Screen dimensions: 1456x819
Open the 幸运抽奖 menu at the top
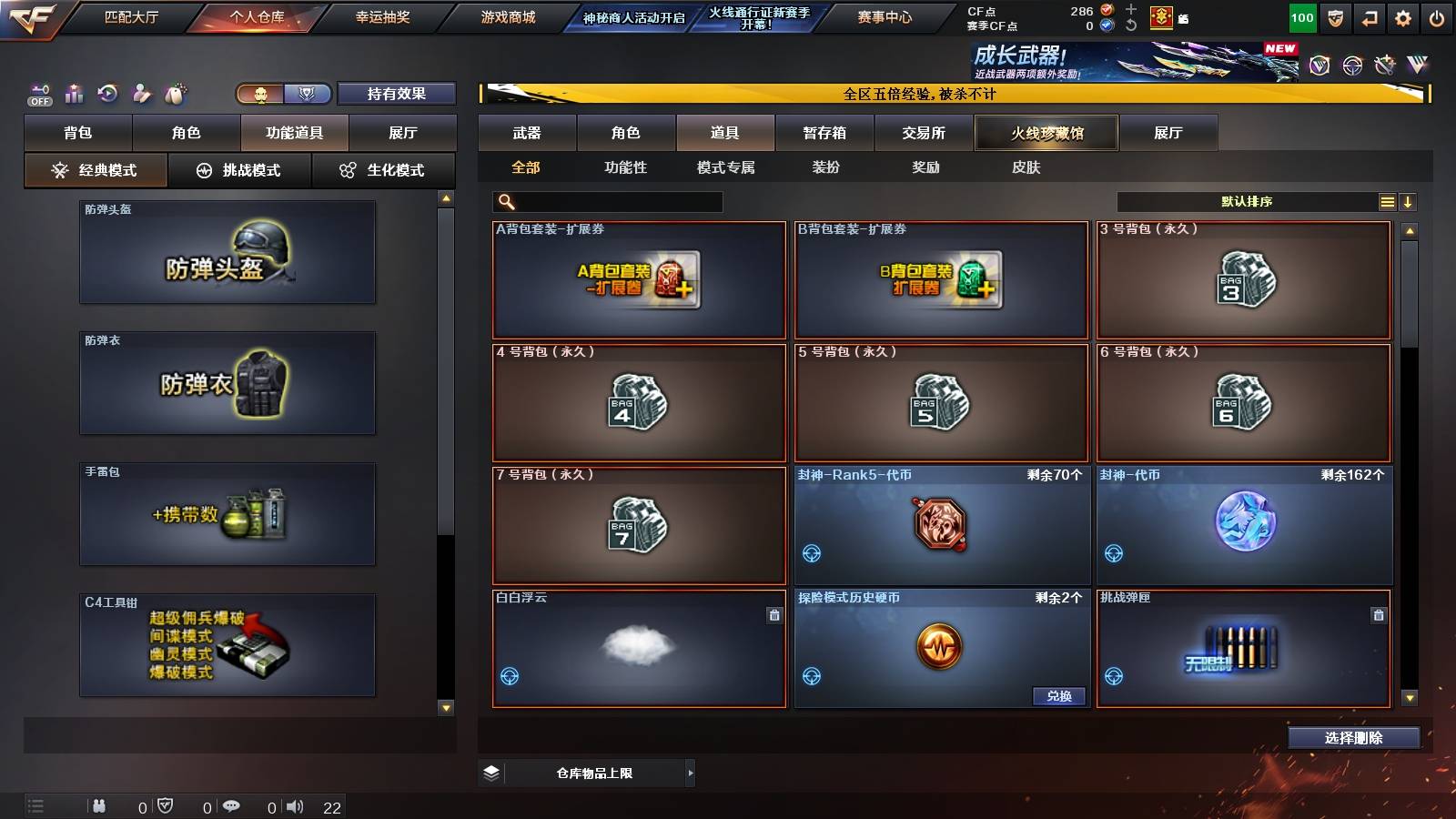(381, 15)
